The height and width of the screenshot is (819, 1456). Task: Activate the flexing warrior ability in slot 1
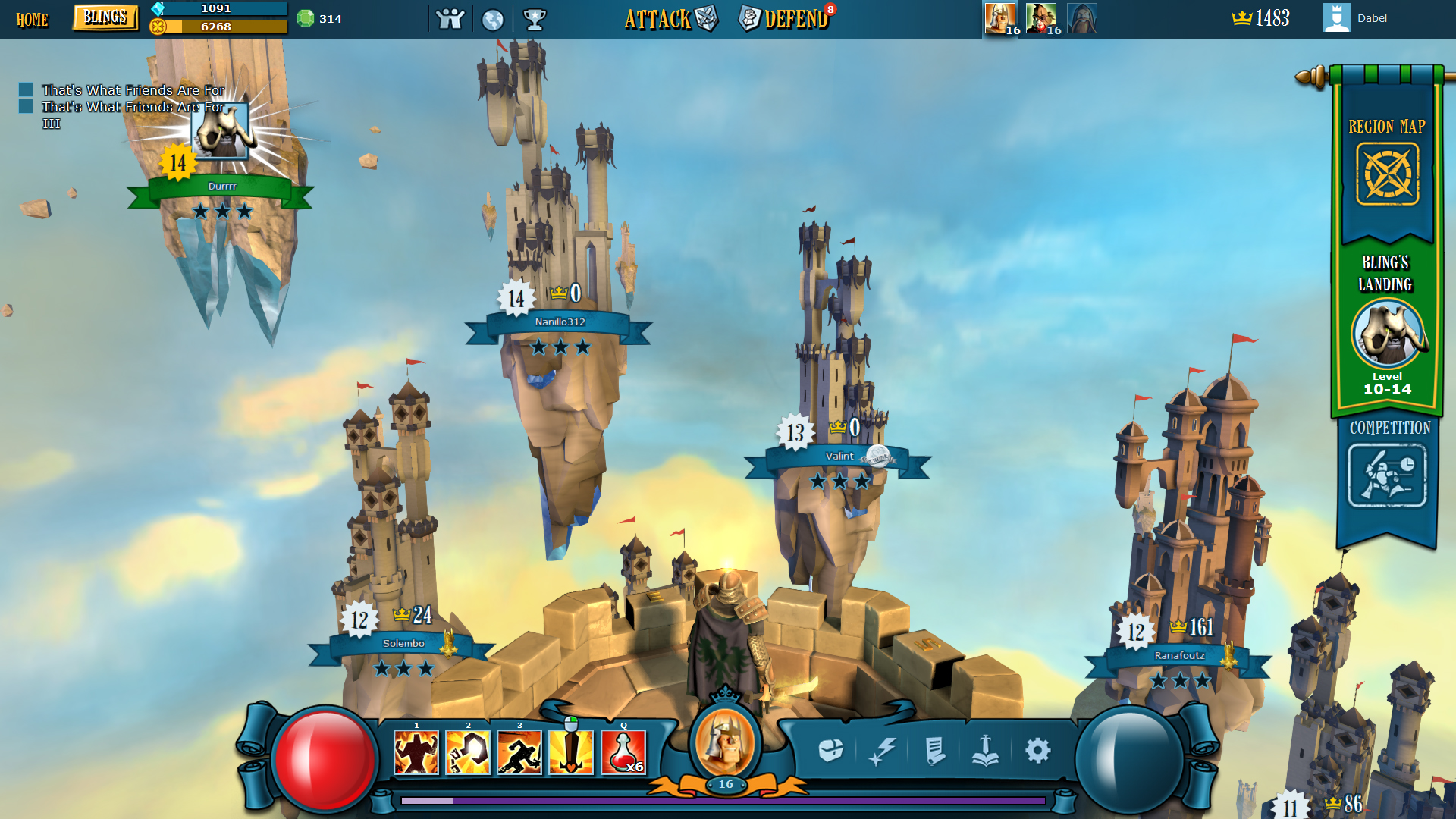click(x=416, y=752)
